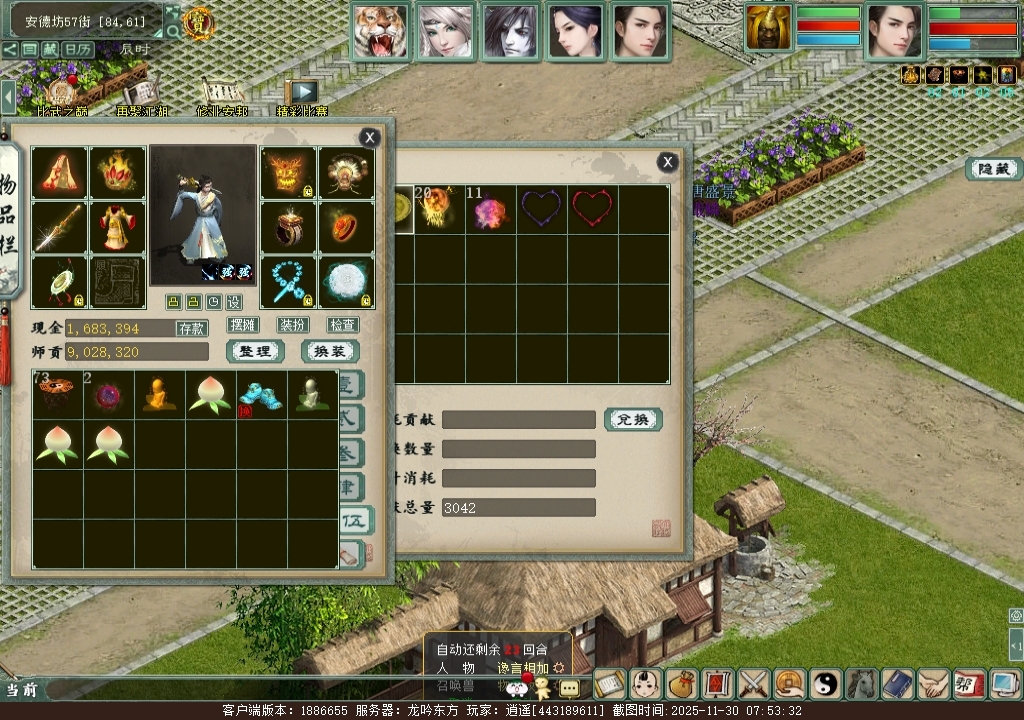This screenshot has height=720, width=1024.
Task: Select the golden statue item in the bag
Action: [159, 394]
